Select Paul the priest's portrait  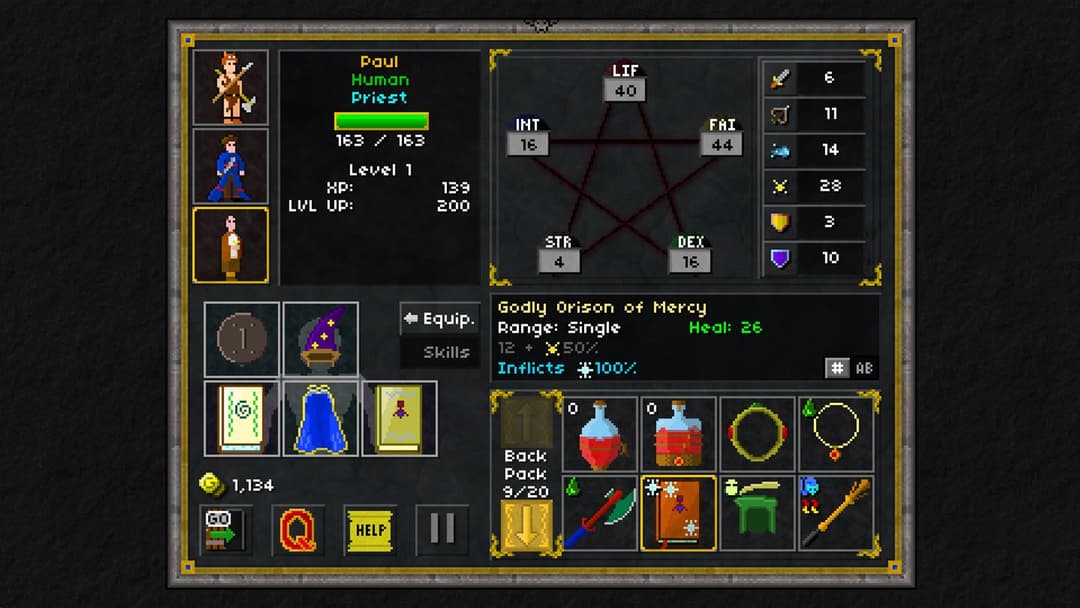[x=230, y=245]
